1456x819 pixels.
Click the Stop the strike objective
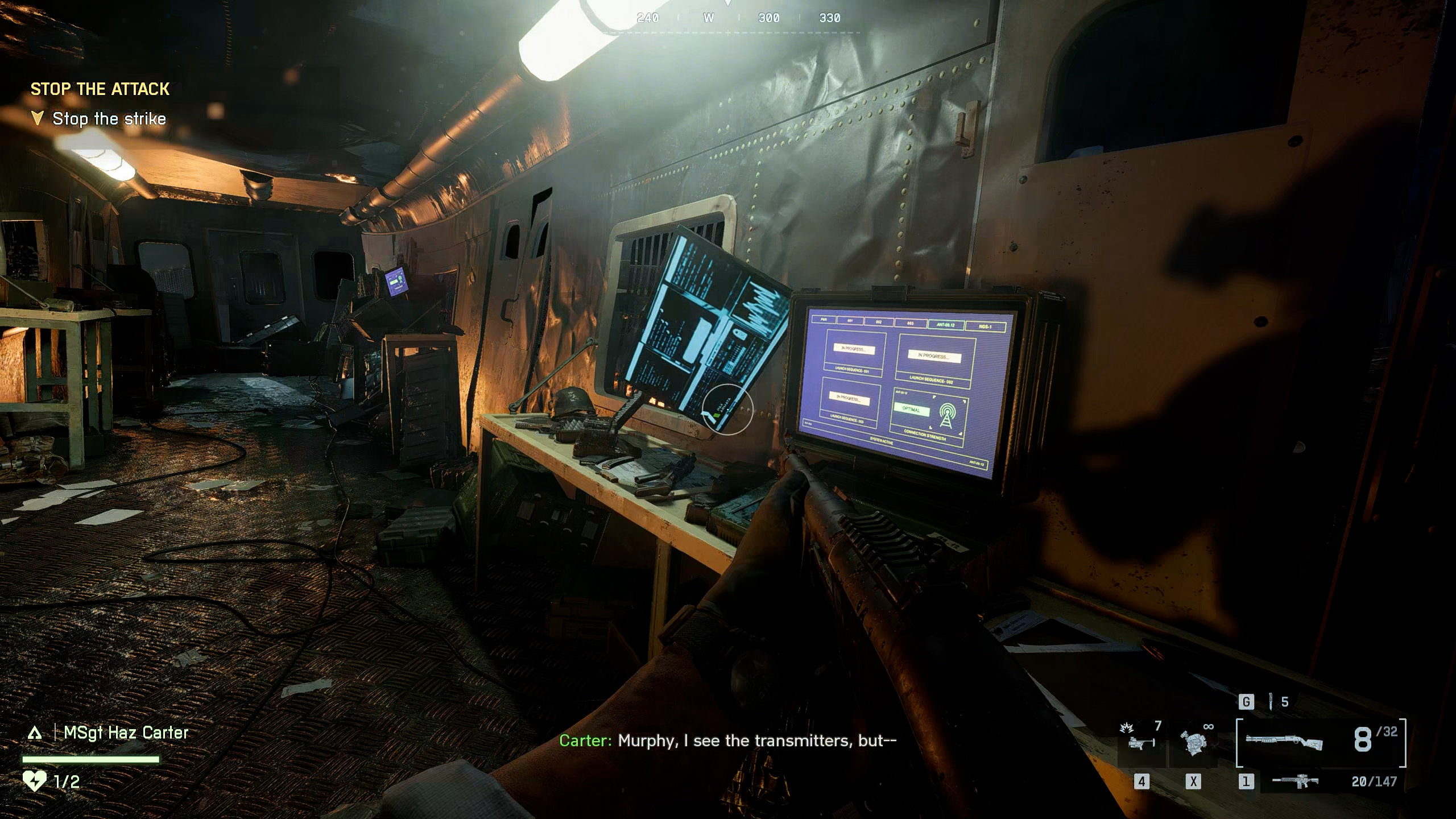(109, 119)
